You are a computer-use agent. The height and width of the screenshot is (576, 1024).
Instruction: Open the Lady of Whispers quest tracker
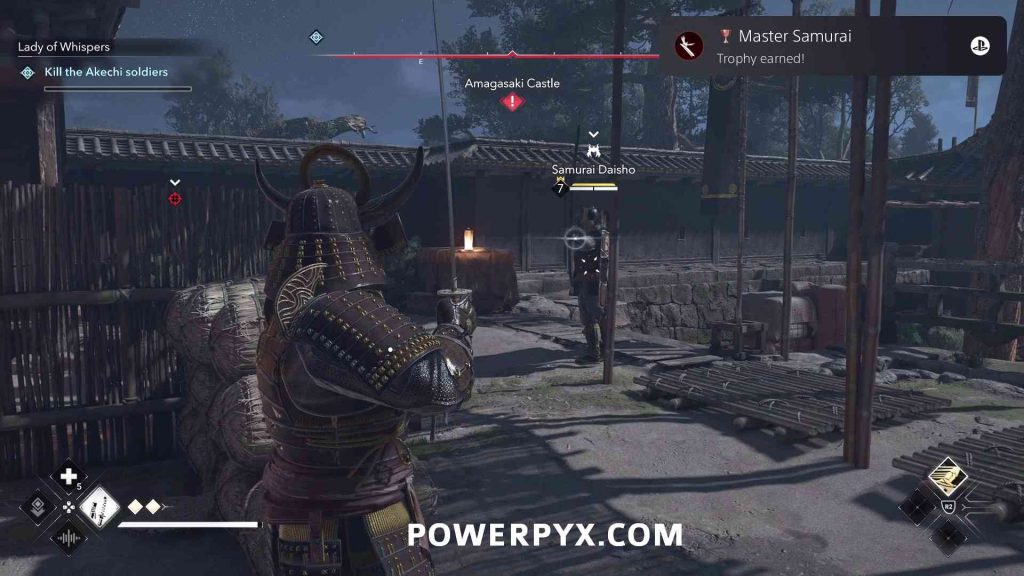coord(64,47)
